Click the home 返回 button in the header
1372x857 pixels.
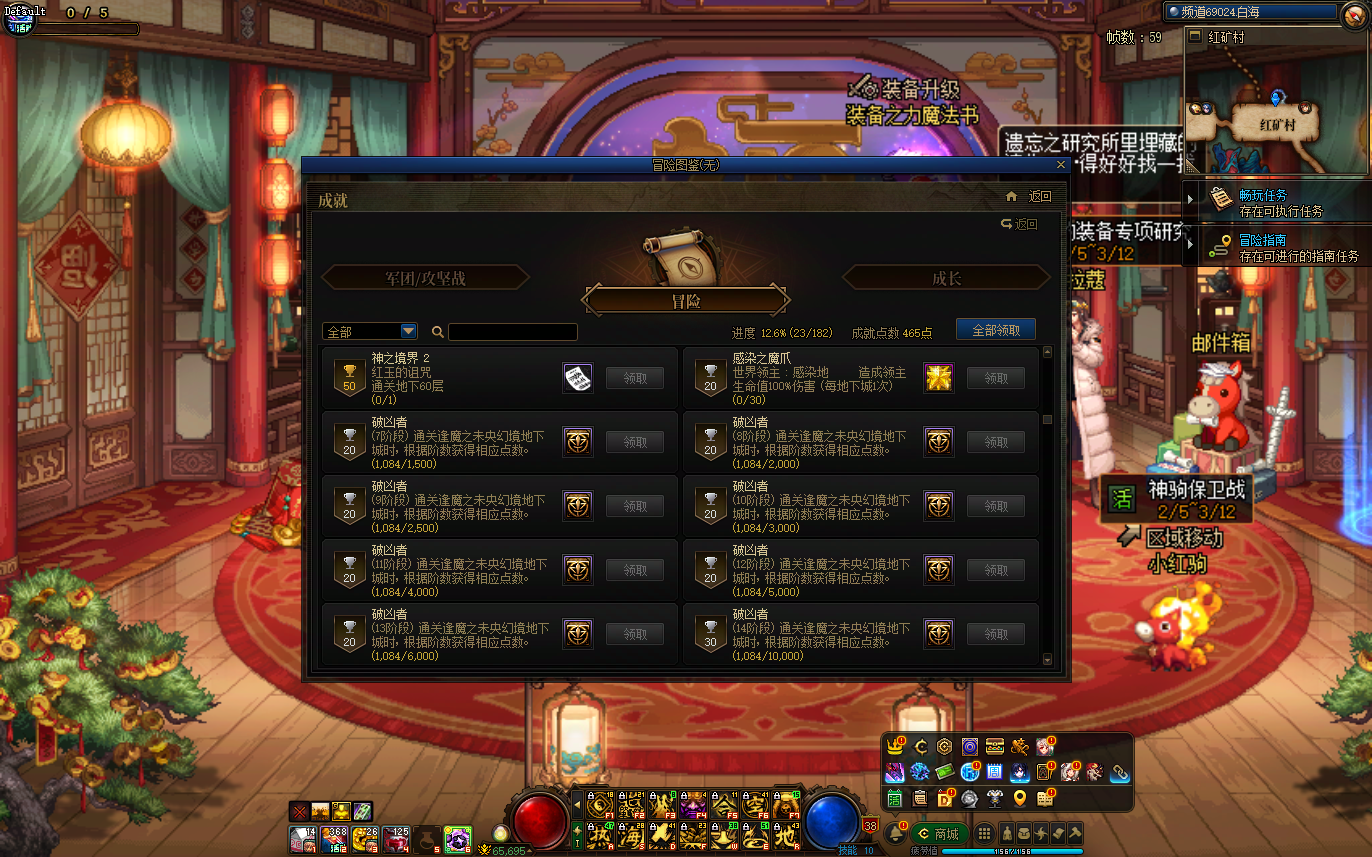(1029, 197)
